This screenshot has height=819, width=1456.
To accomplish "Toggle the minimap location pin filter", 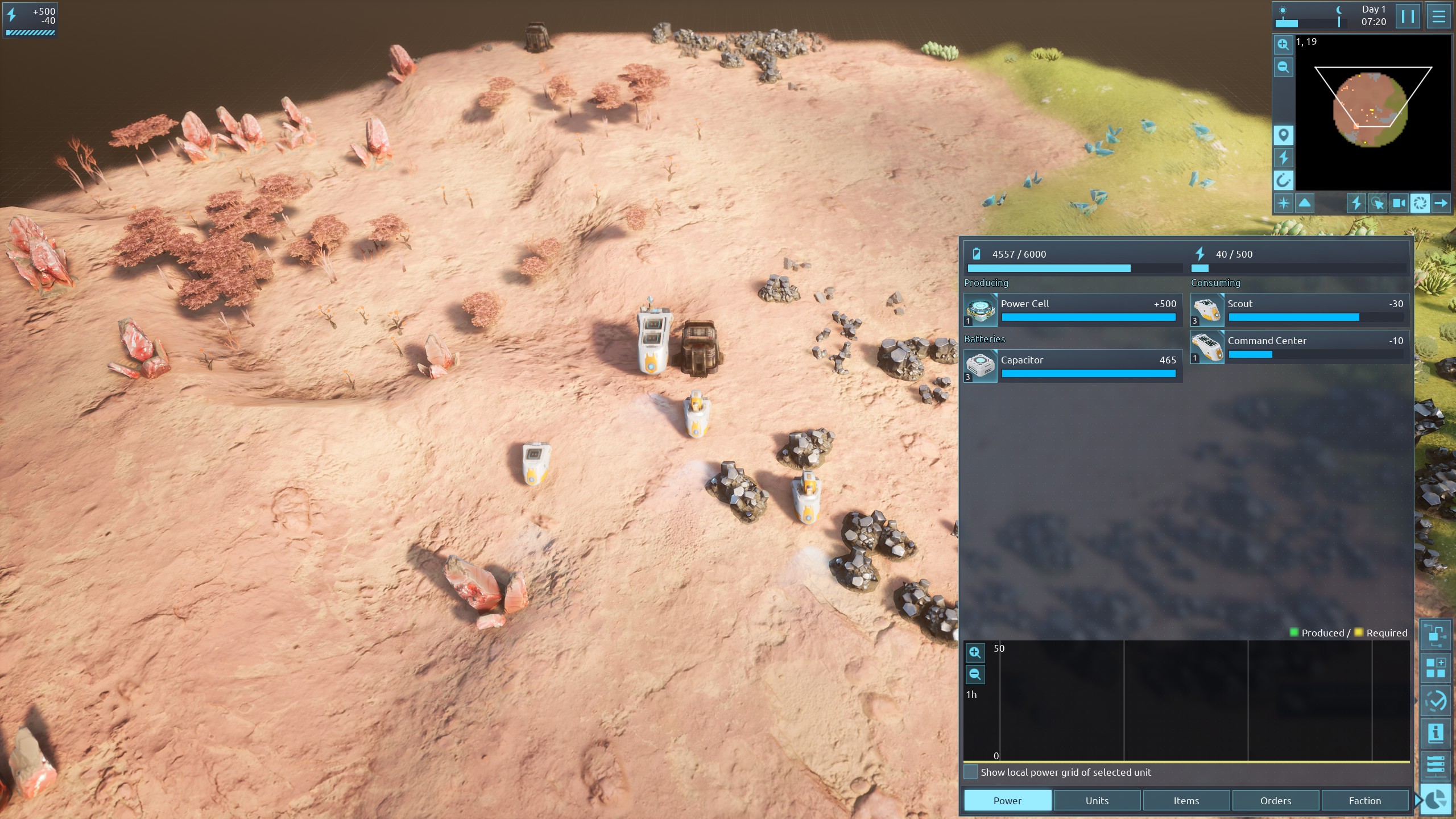I will click(x=1283, y=135).
